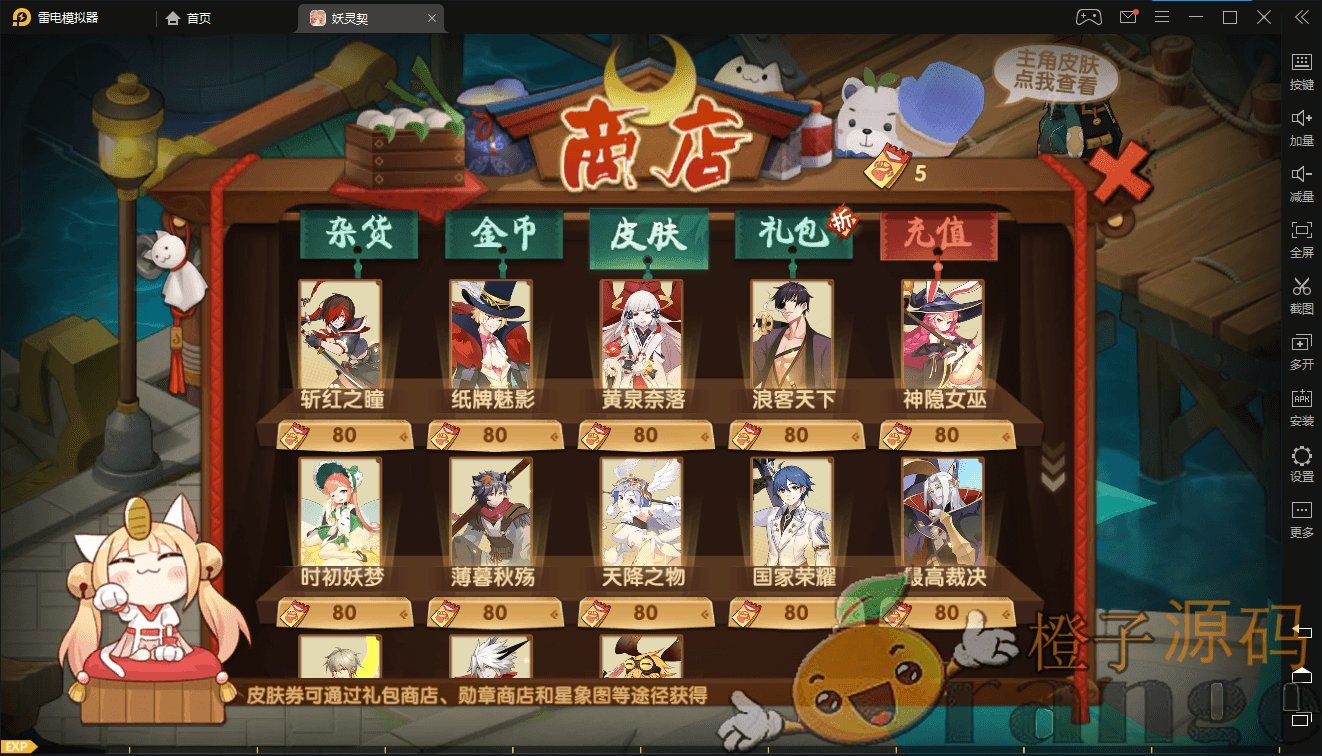The height and width of the screenshot is (756, 1322).
Task: Increase emulator volume with 加量 icon
Action: pyautogui.click(x=1302, y=127)
